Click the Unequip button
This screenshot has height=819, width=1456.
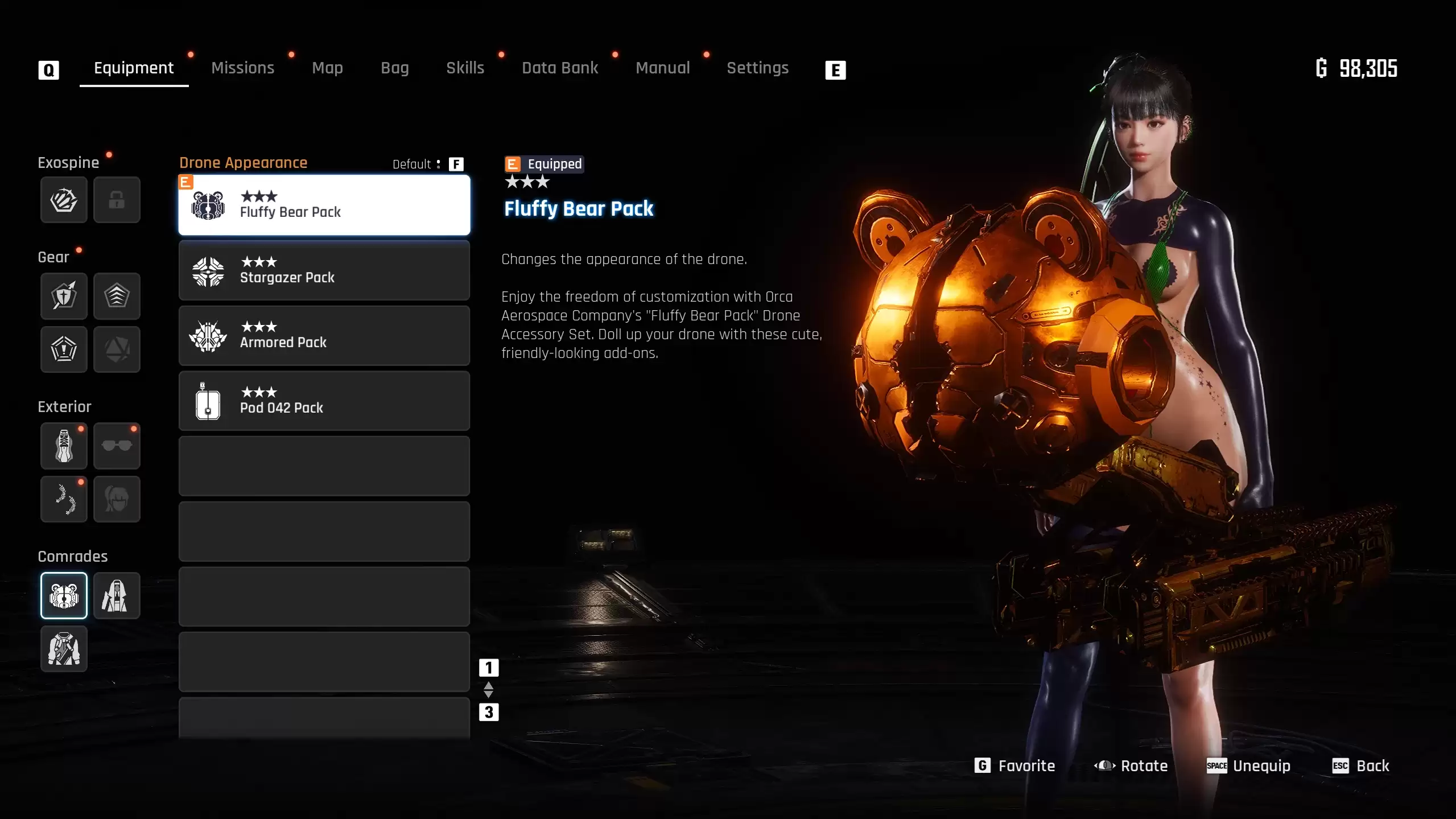[x=1248, y=766]
